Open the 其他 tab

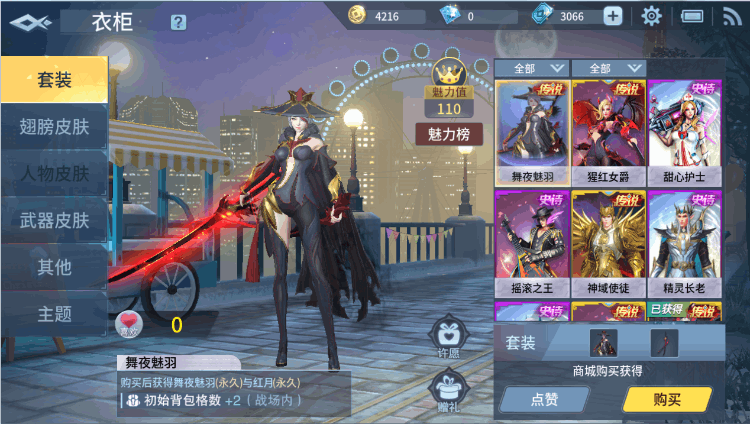click(54, 267)
